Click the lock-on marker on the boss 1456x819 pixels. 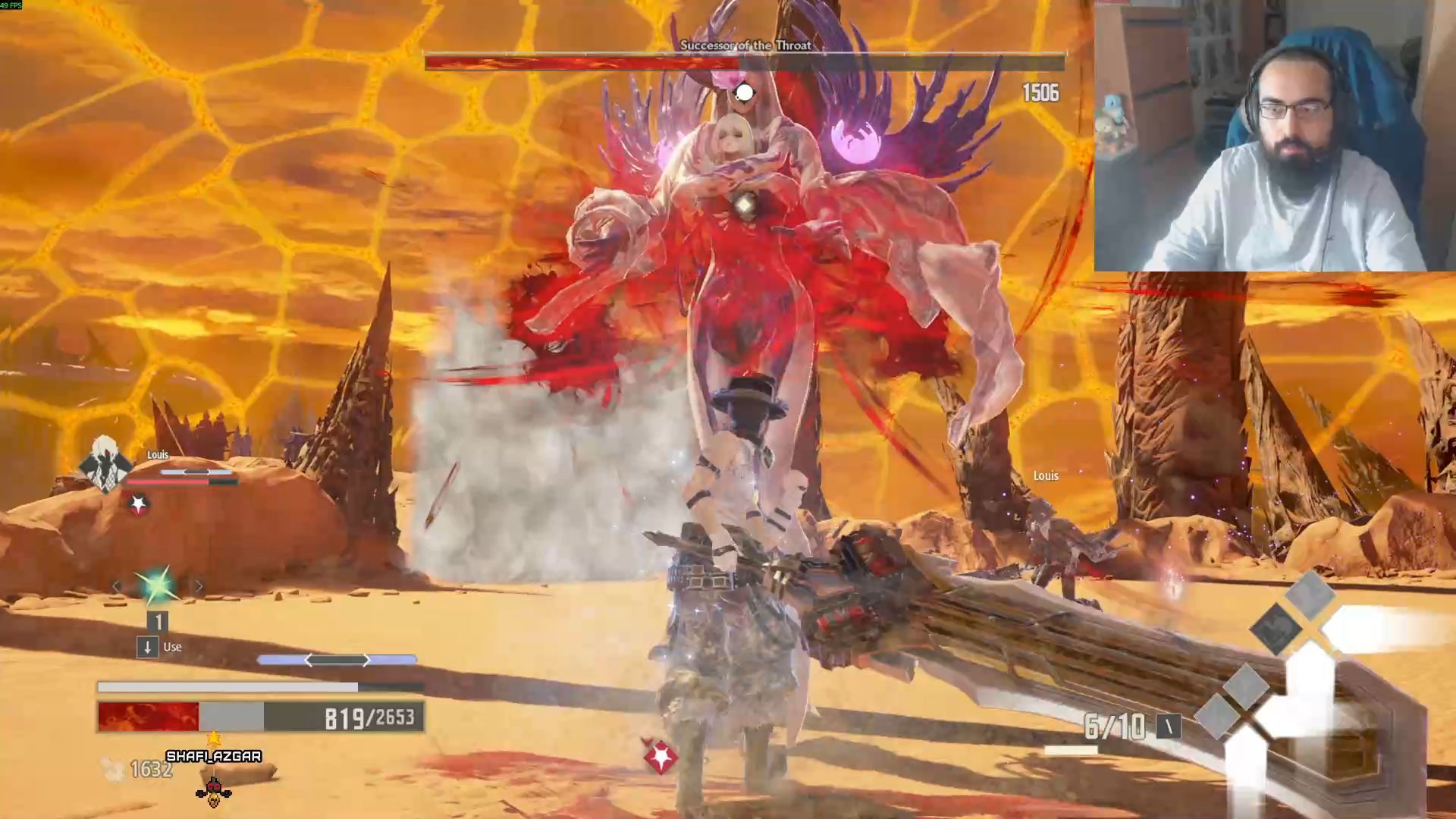click(745, 93)
